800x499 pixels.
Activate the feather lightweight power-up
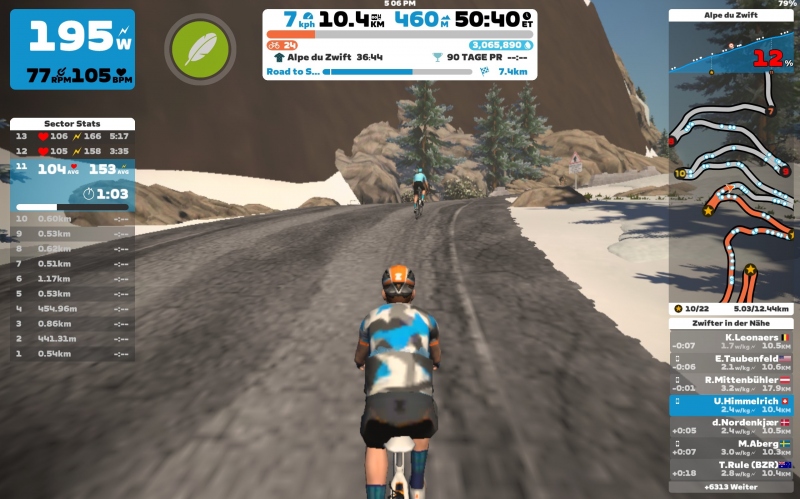(x=200, y=48)
